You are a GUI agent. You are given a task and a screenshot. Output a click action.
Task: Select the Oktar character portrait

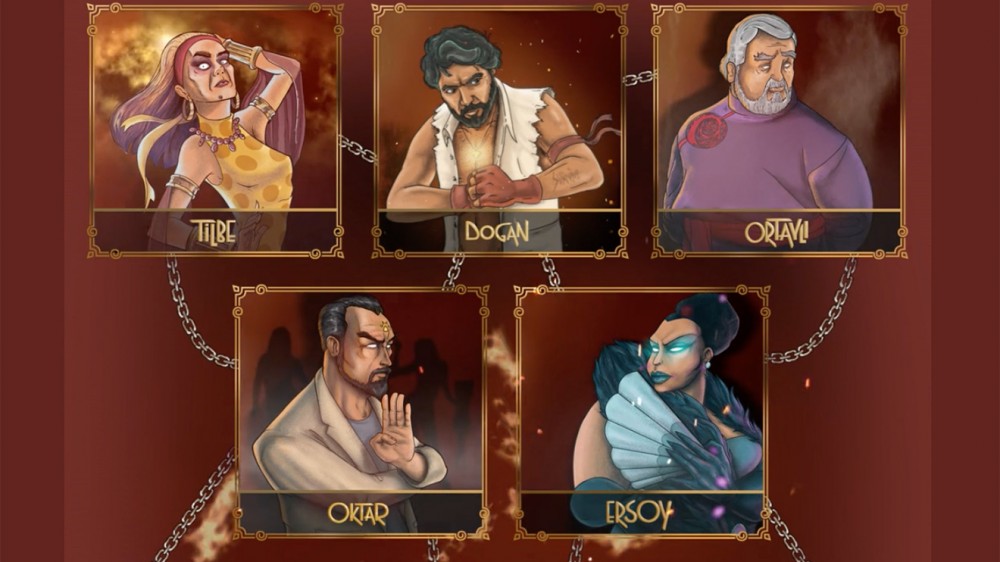(360, 410)
